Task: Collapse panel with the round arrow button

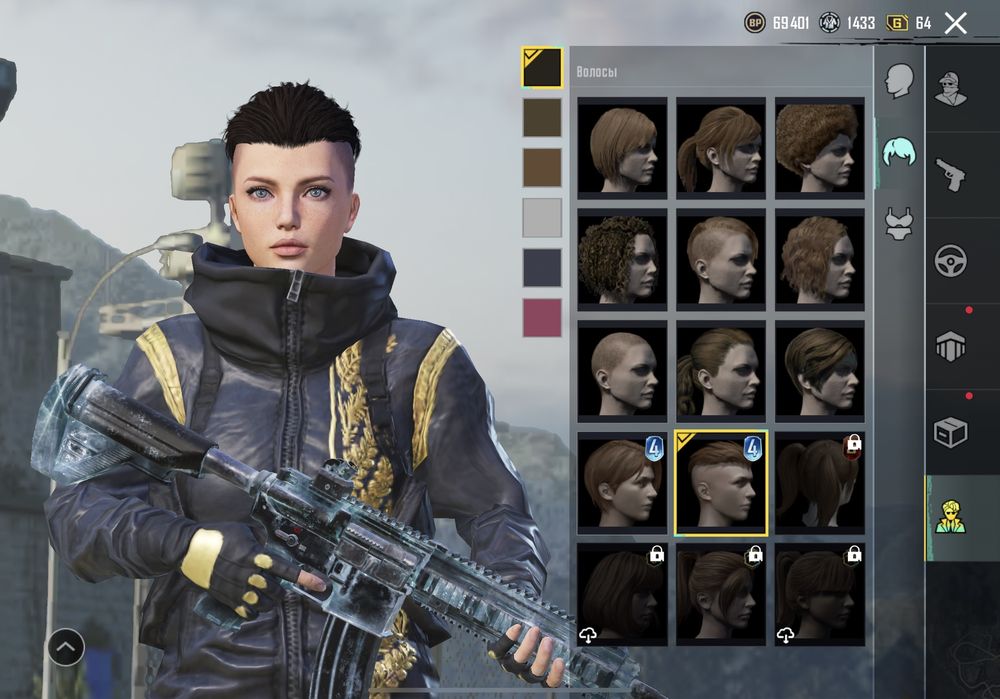Action: (x=66, y=648)
